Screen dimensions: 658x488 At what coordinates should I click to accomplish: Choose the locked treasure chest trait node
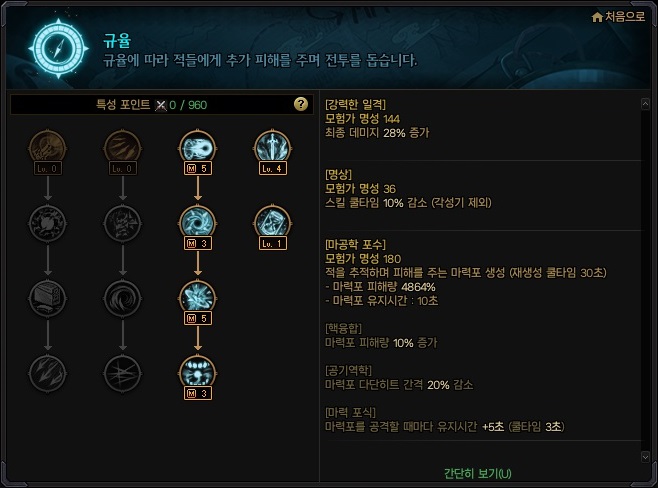pos(47,297)
